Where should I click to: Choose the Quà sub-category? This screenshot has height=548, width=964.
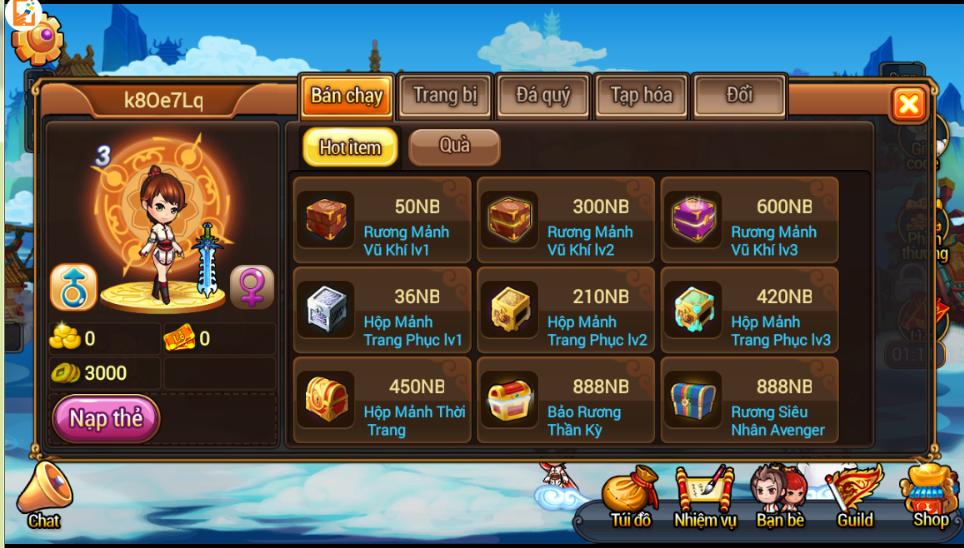point(454,147)
